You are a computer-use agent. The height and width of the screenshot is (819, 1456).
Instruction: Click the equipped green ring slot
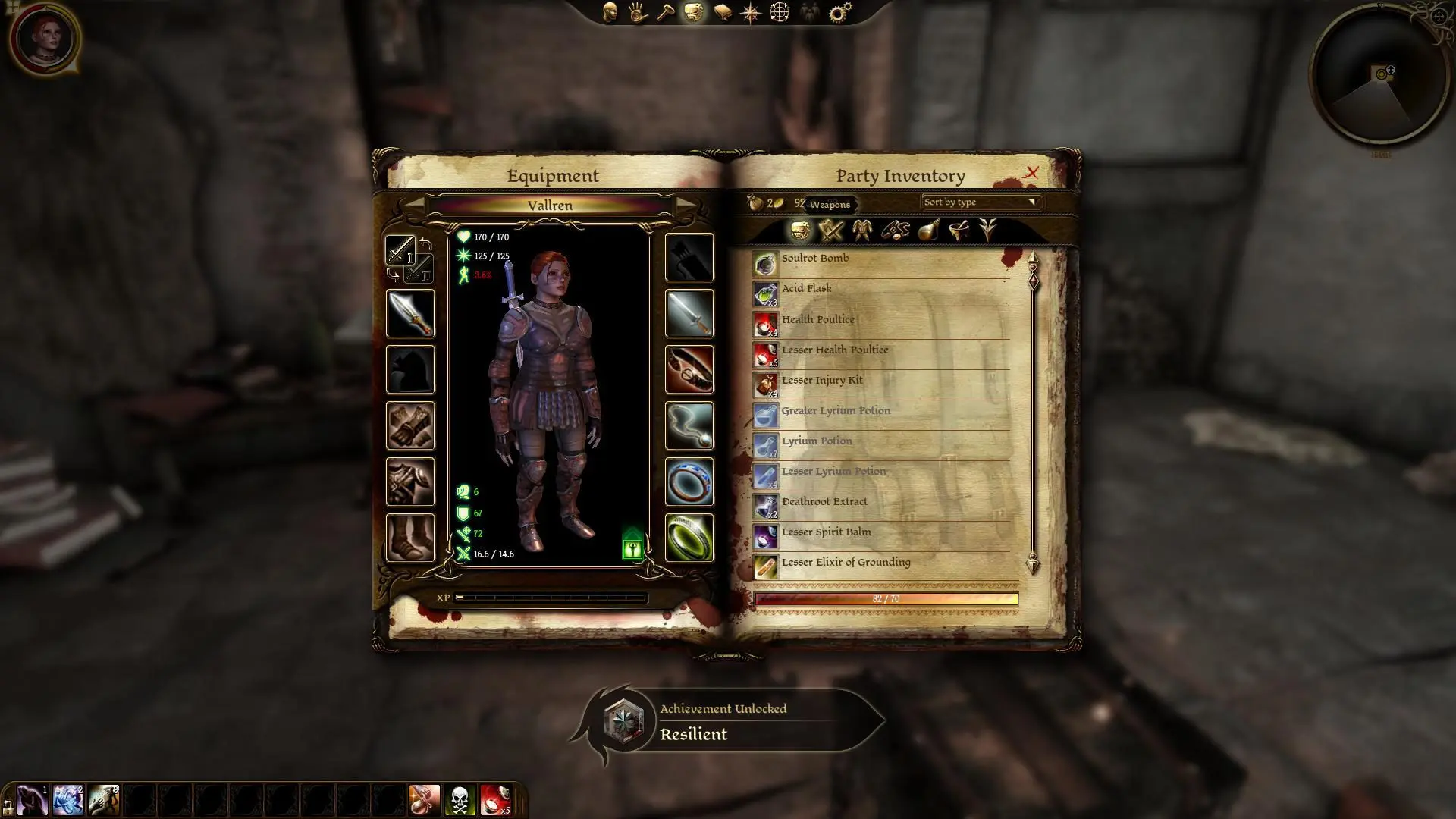tap(689, 538)
